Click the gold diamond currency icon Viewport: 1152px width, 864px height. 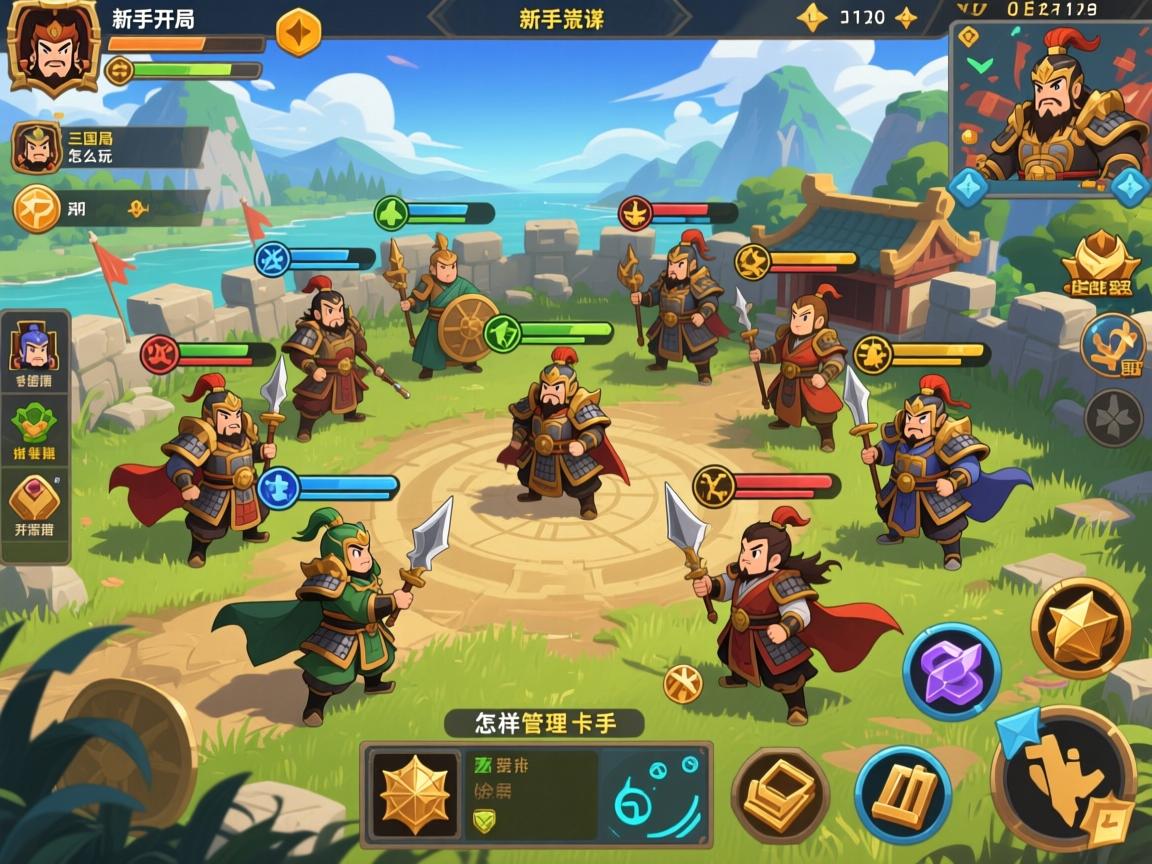(811, 17)
